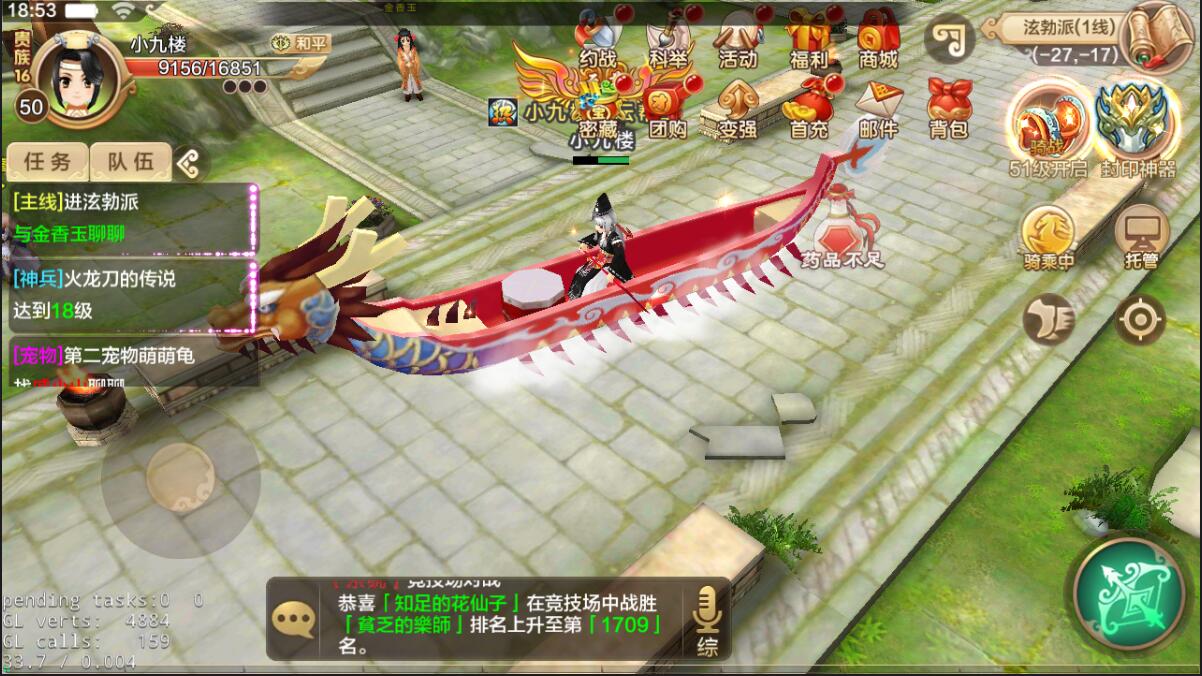This screenshot has width=1202, height=676.
Task: Tap the 药品不足 potion bottle
Action: click(842, 228)
